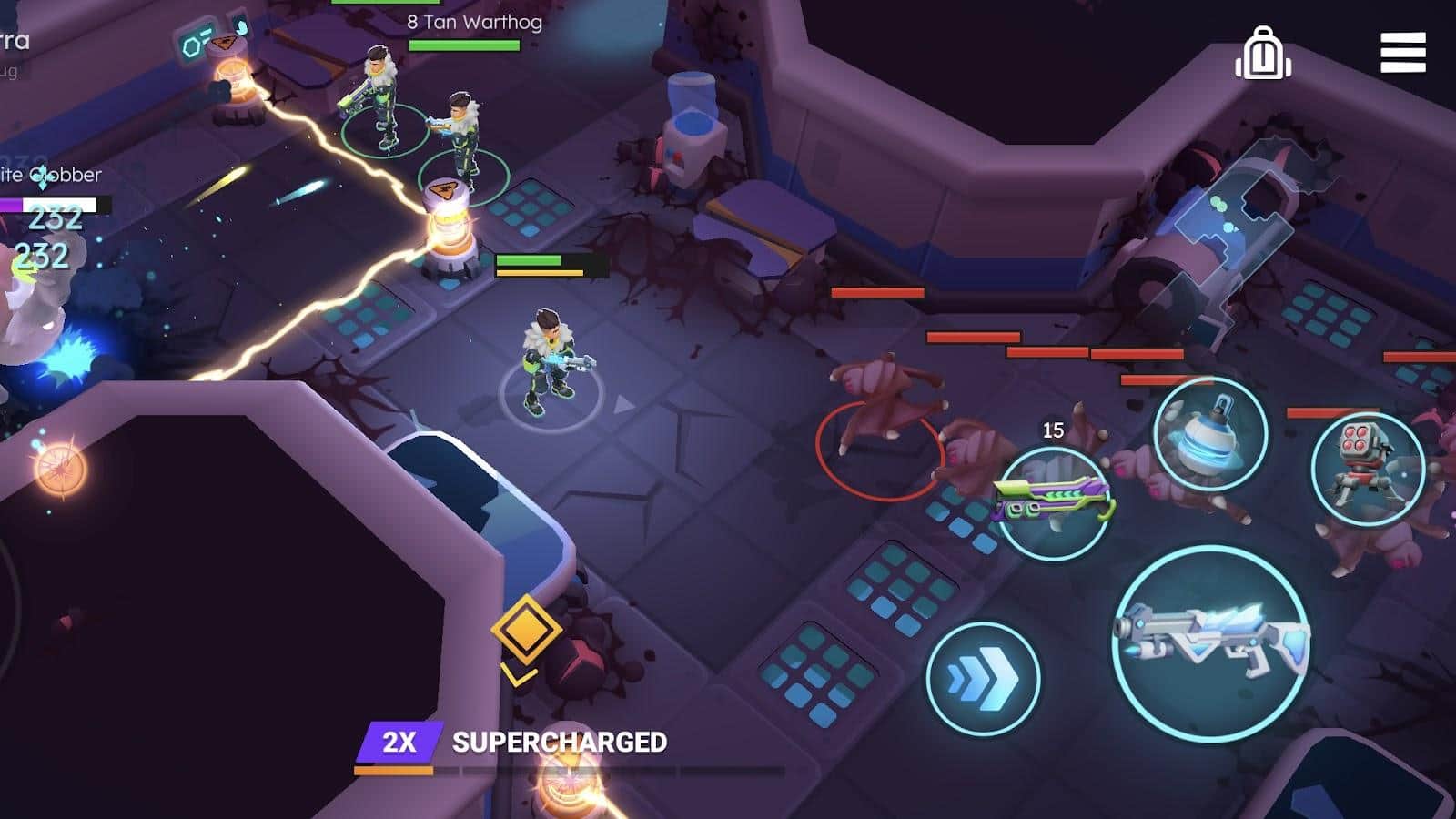
Task: Summon the robot turret ability
Action: click(x=1367, y=469)
